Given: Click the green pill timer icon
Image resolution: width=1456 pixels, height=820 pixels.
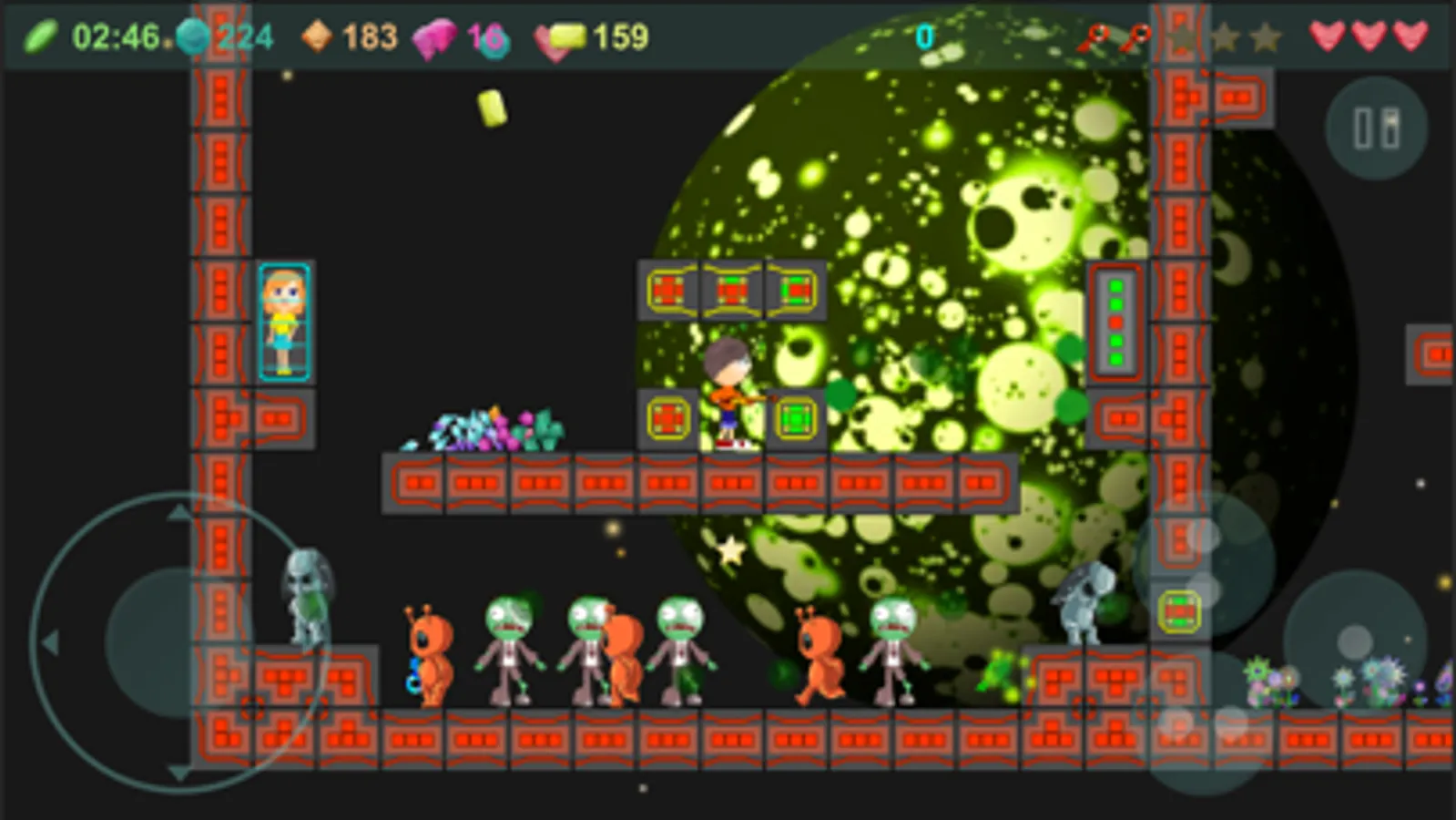Looking at the screenshot, I should click(44, 34).
